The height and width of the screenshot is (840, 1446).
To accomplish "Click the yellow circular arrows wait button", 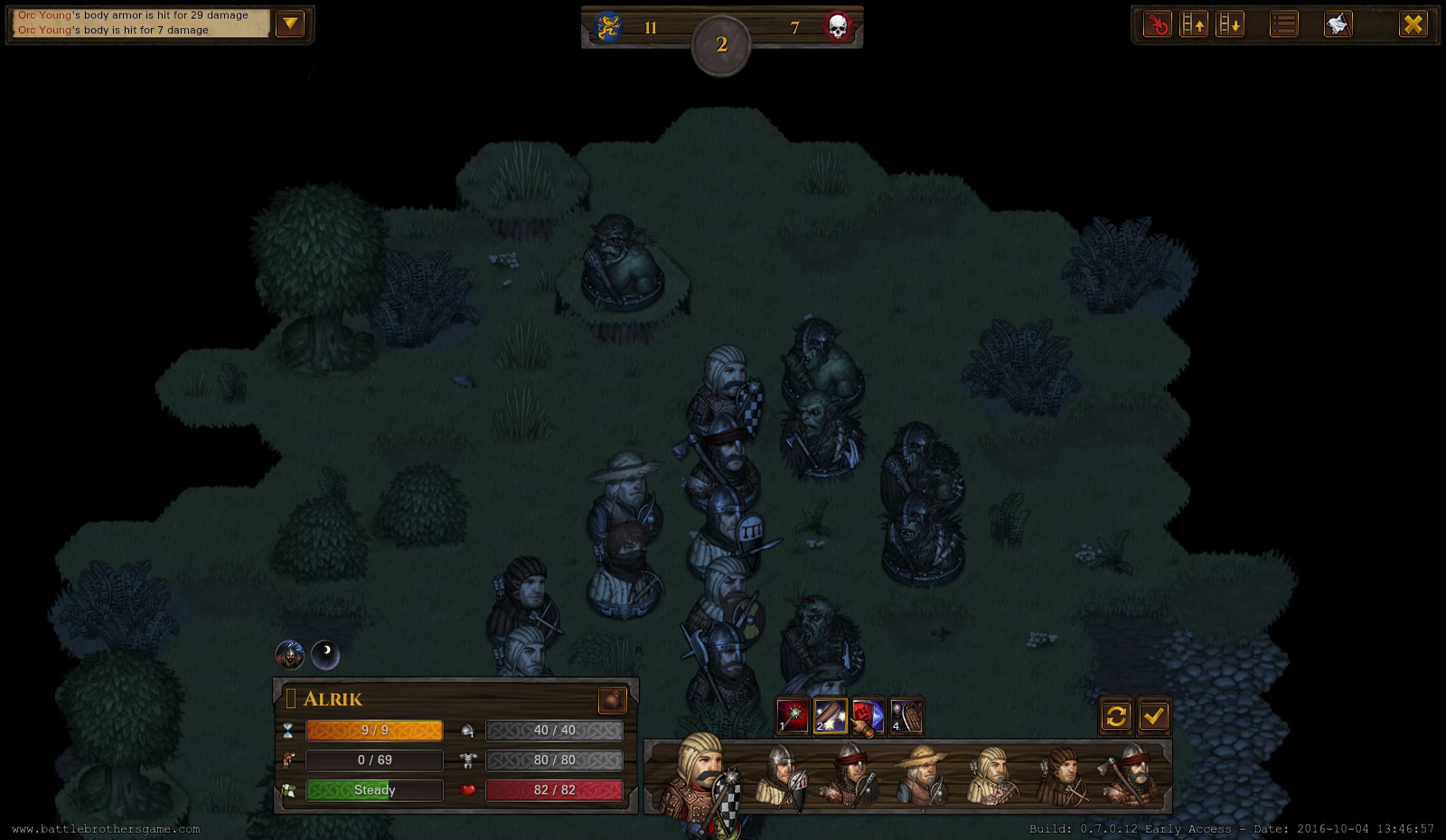I will [1116, 716].
